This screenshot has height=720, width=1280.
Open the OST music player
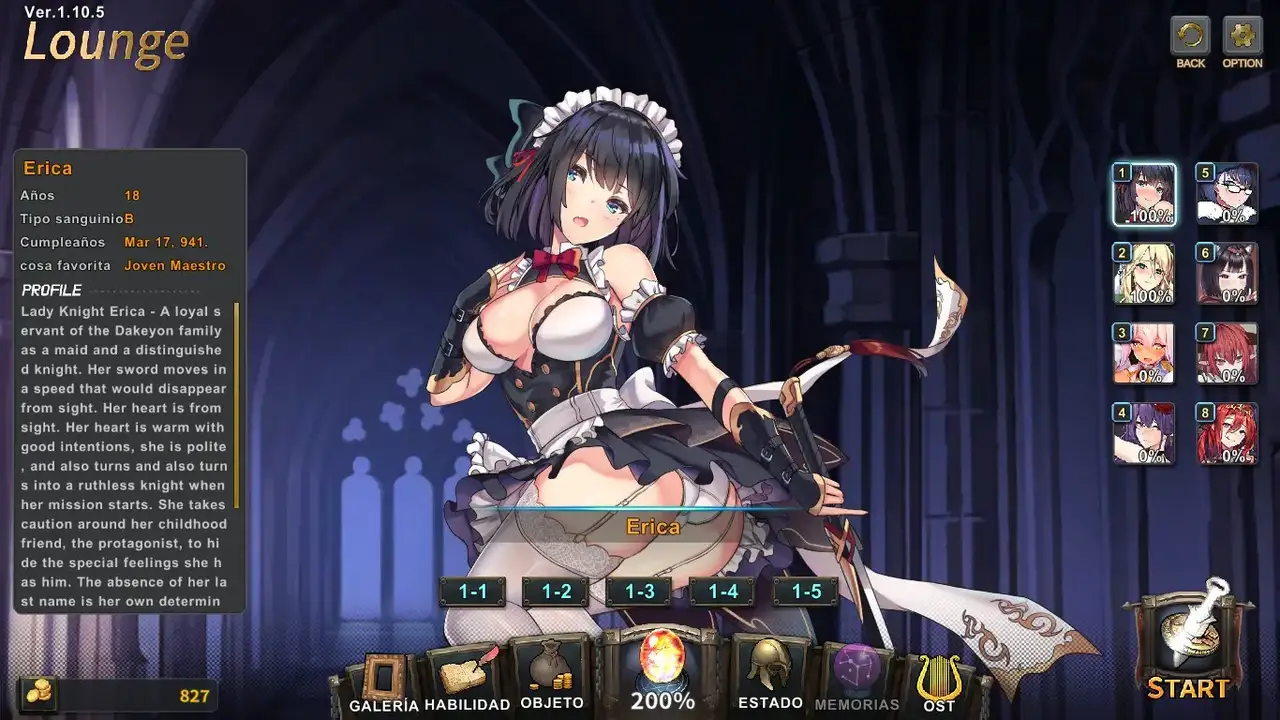[x=939, y=682]
